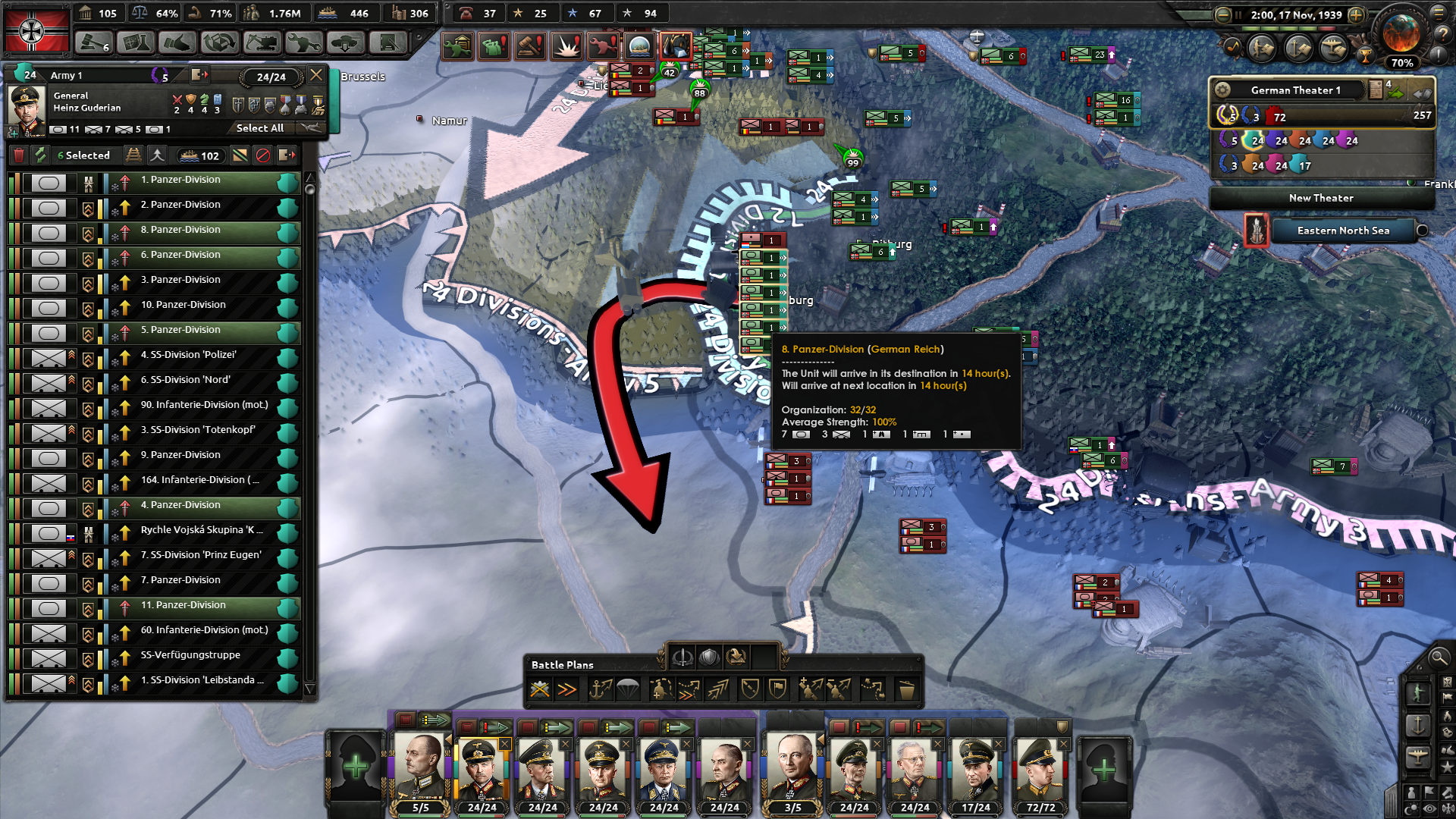Select the Paradrop order parachute icon
Image resolution: width=1456 pixels, height=819 pixels.
point(628,688)
